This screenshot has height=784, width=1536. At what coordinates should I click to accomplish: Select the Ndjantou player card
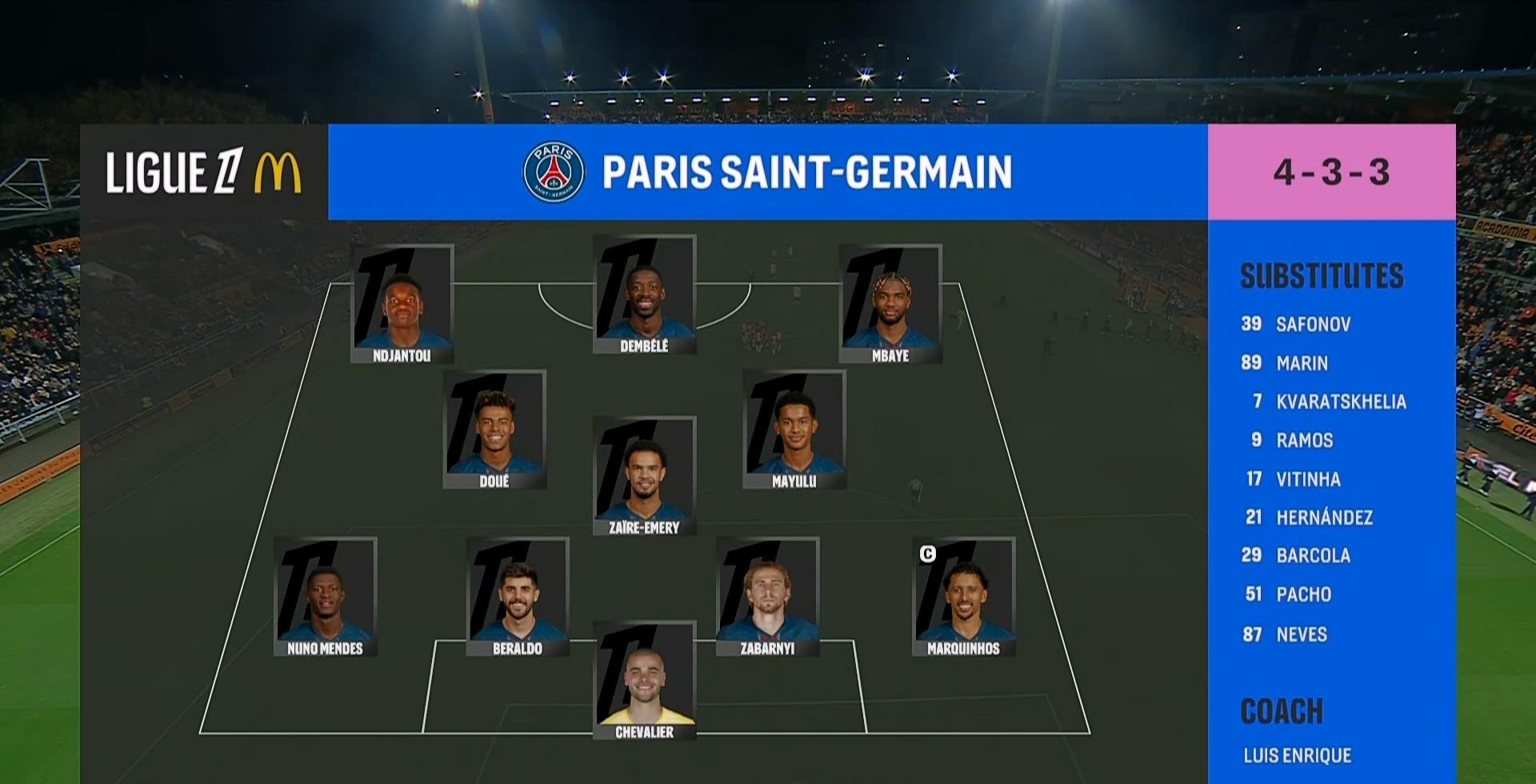(x=402, y=304)
